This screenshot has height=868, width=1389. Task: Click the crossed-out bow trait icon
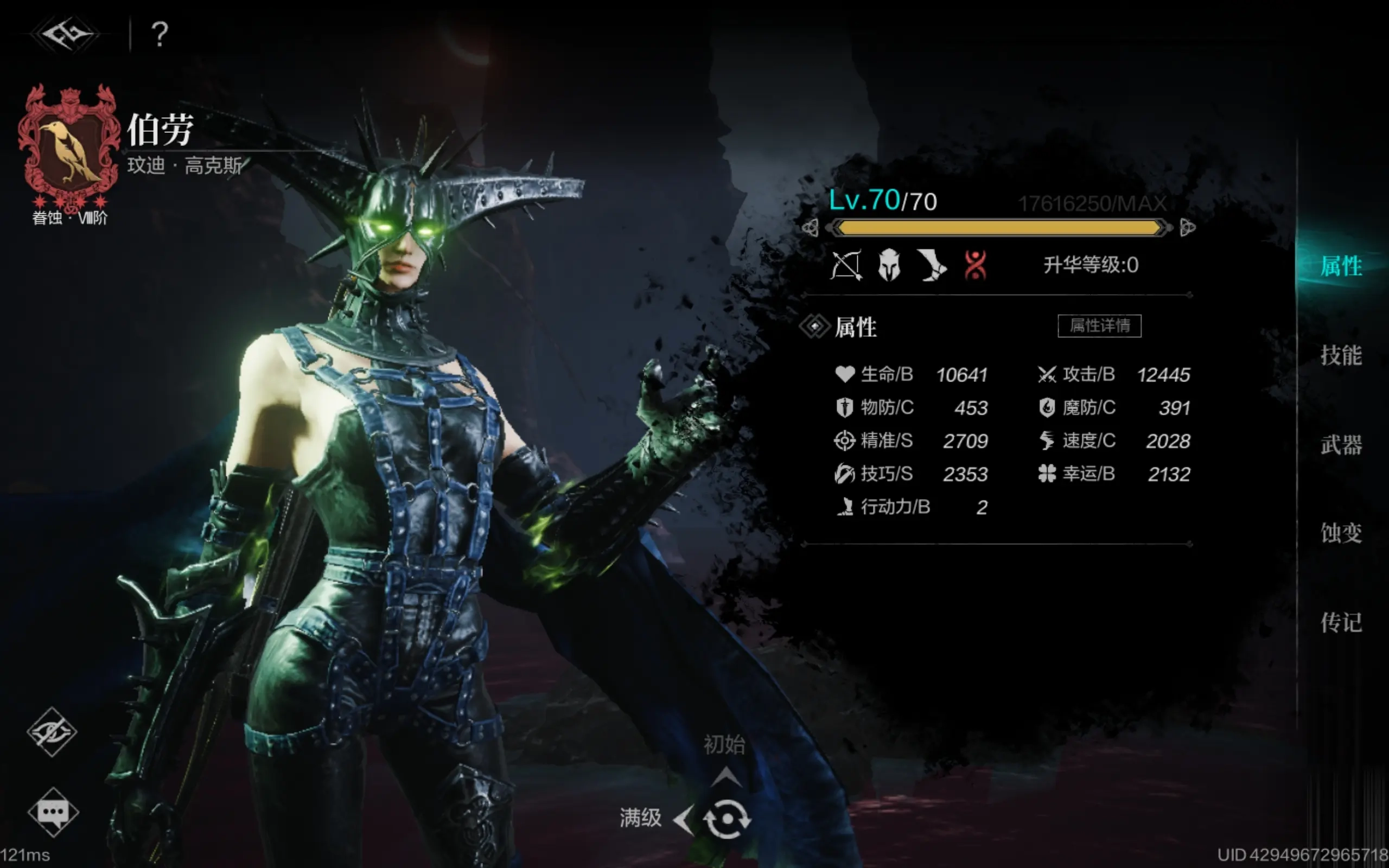846,265
